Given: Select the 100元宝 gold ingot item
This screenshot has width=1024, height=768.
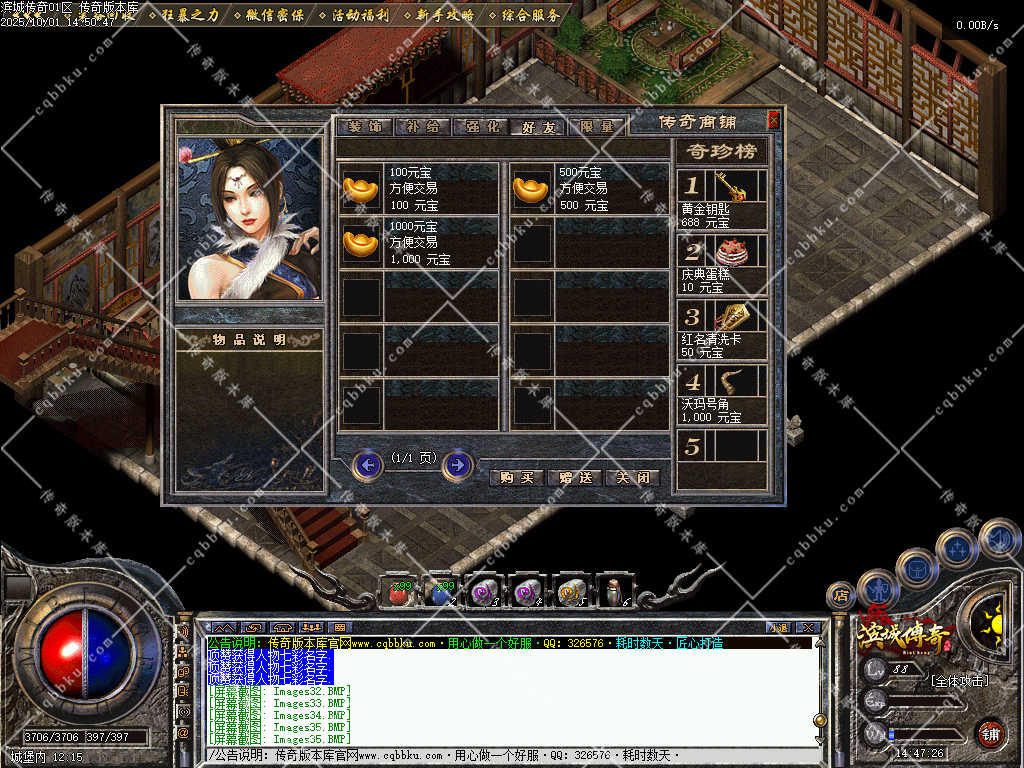Looking at the screenshot, I should (362, 189).
